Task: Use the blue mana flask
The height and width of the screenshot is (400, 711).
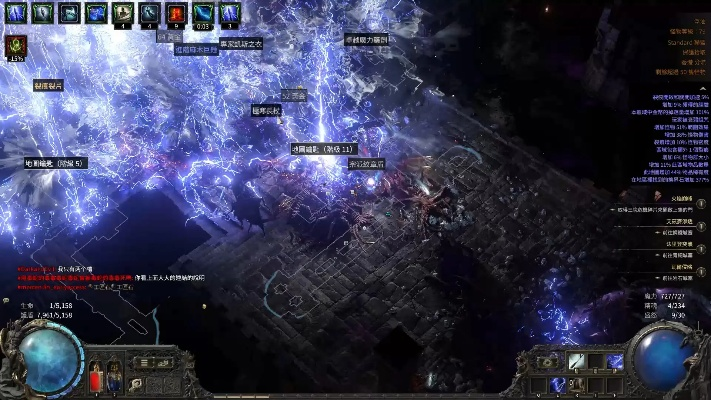Action: pos(114,378)
